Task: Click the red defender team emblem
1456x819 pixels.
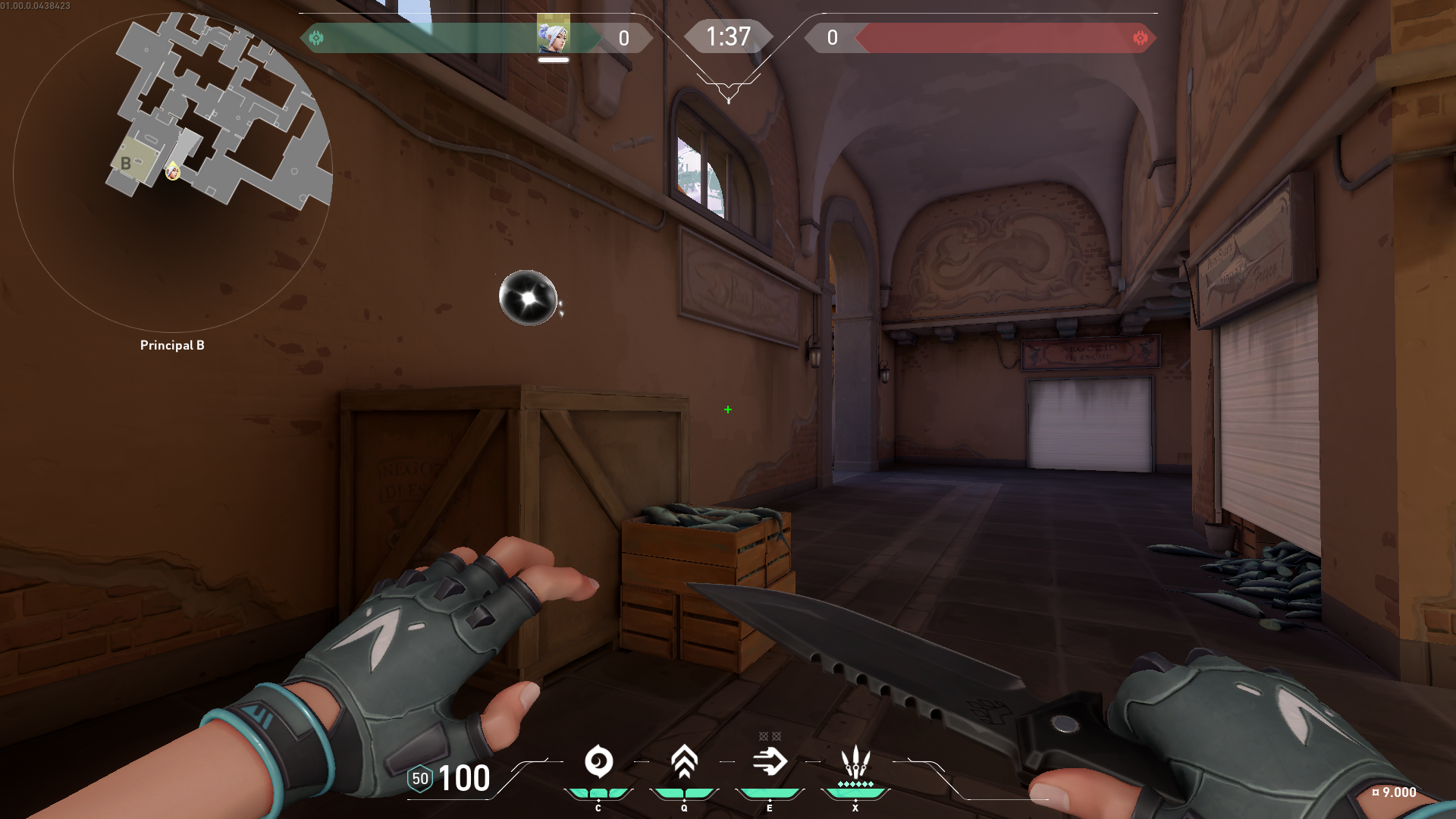Action: [1140, 38]
